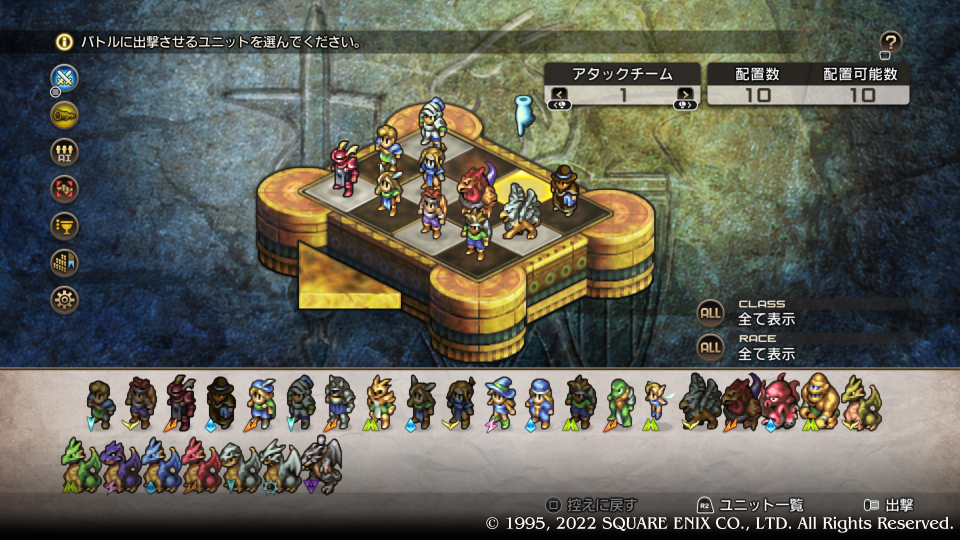960x540 pixels.
Task: Click the red formation swap icon
Action: [65, 188]
